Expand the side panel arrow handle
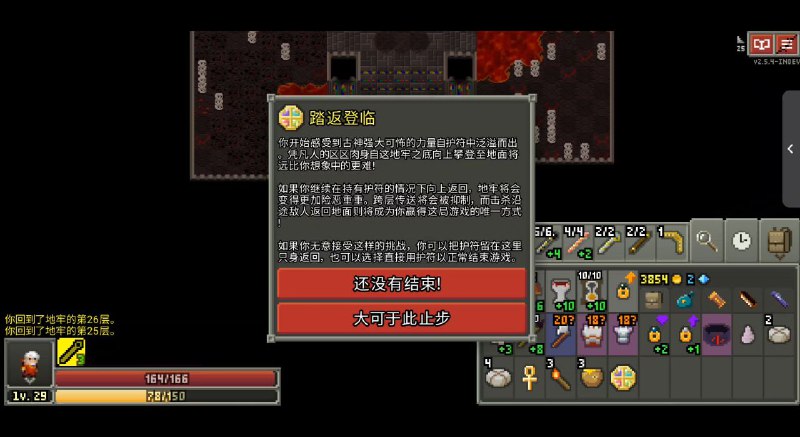The height and width of the screenshot is (437, 800). (x=790, y=148)
